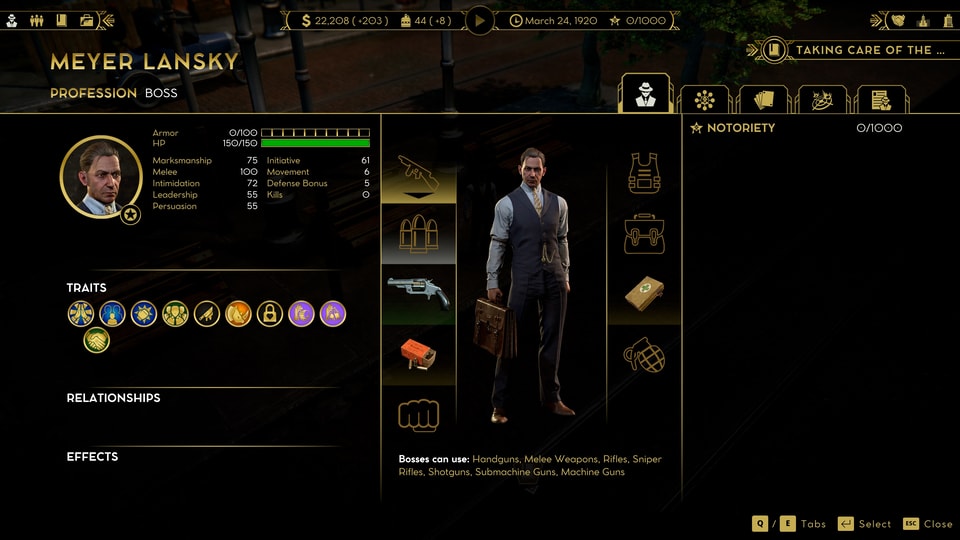The height and width of the screenshot is (540, 960).
Task: Select the gangster character tab
Action: tap(645, 96)
